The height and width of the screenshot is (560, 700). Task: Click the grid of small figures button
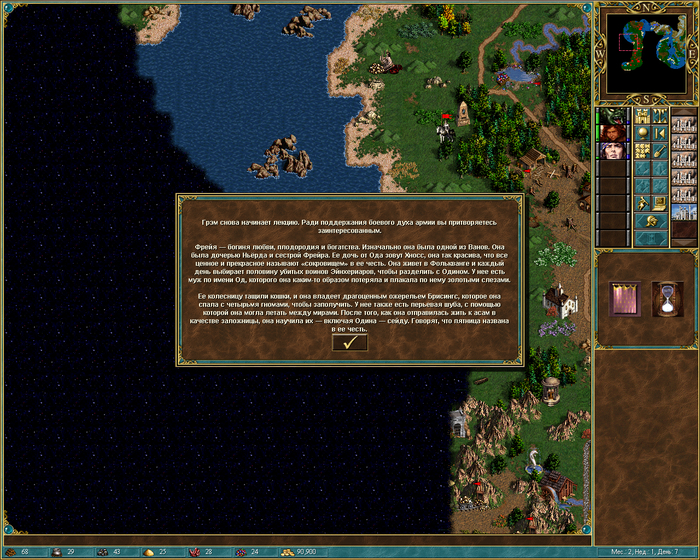[644, 150]
